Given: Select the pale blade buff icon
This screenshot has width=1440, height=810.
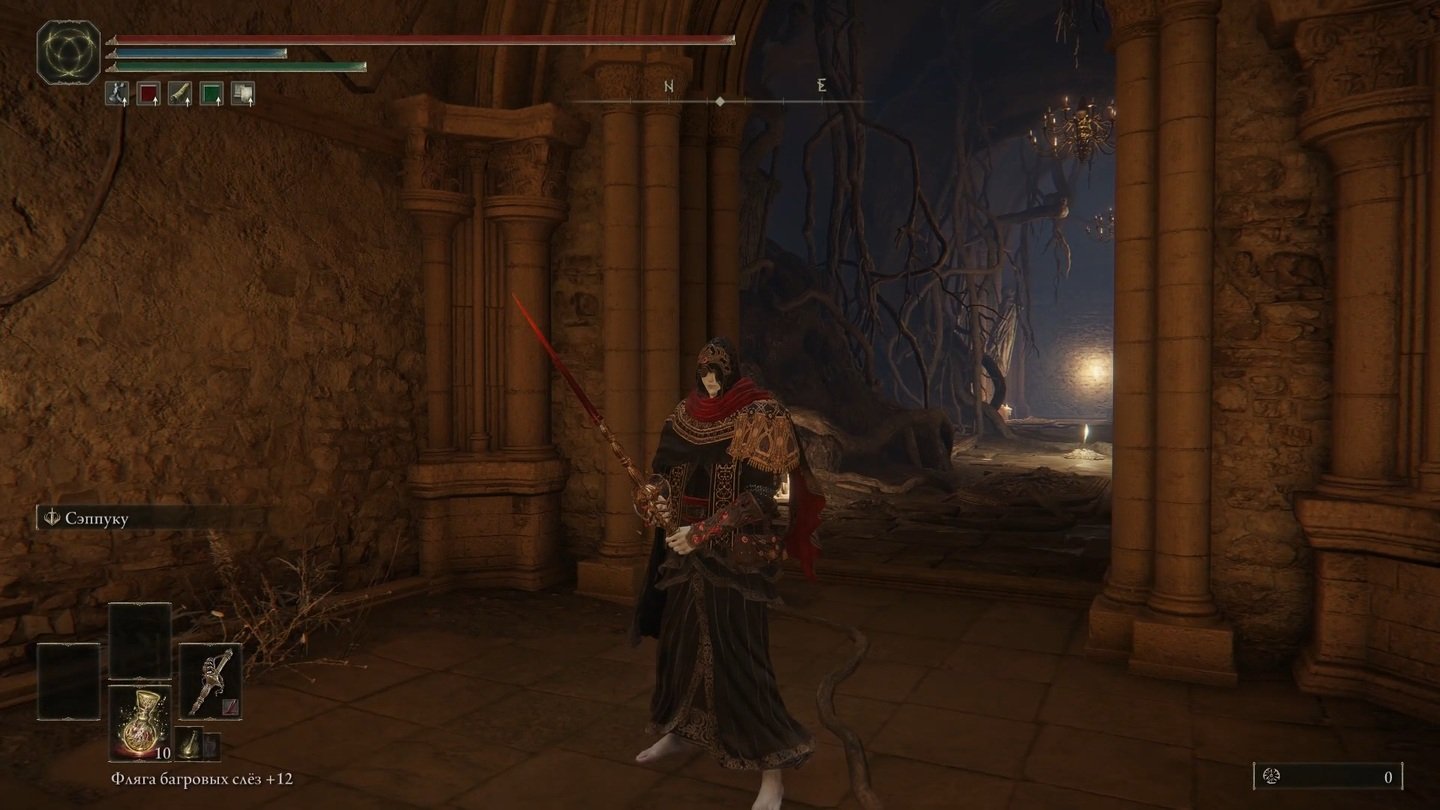Looking at the screenshot, I should [x=180, y=94].
